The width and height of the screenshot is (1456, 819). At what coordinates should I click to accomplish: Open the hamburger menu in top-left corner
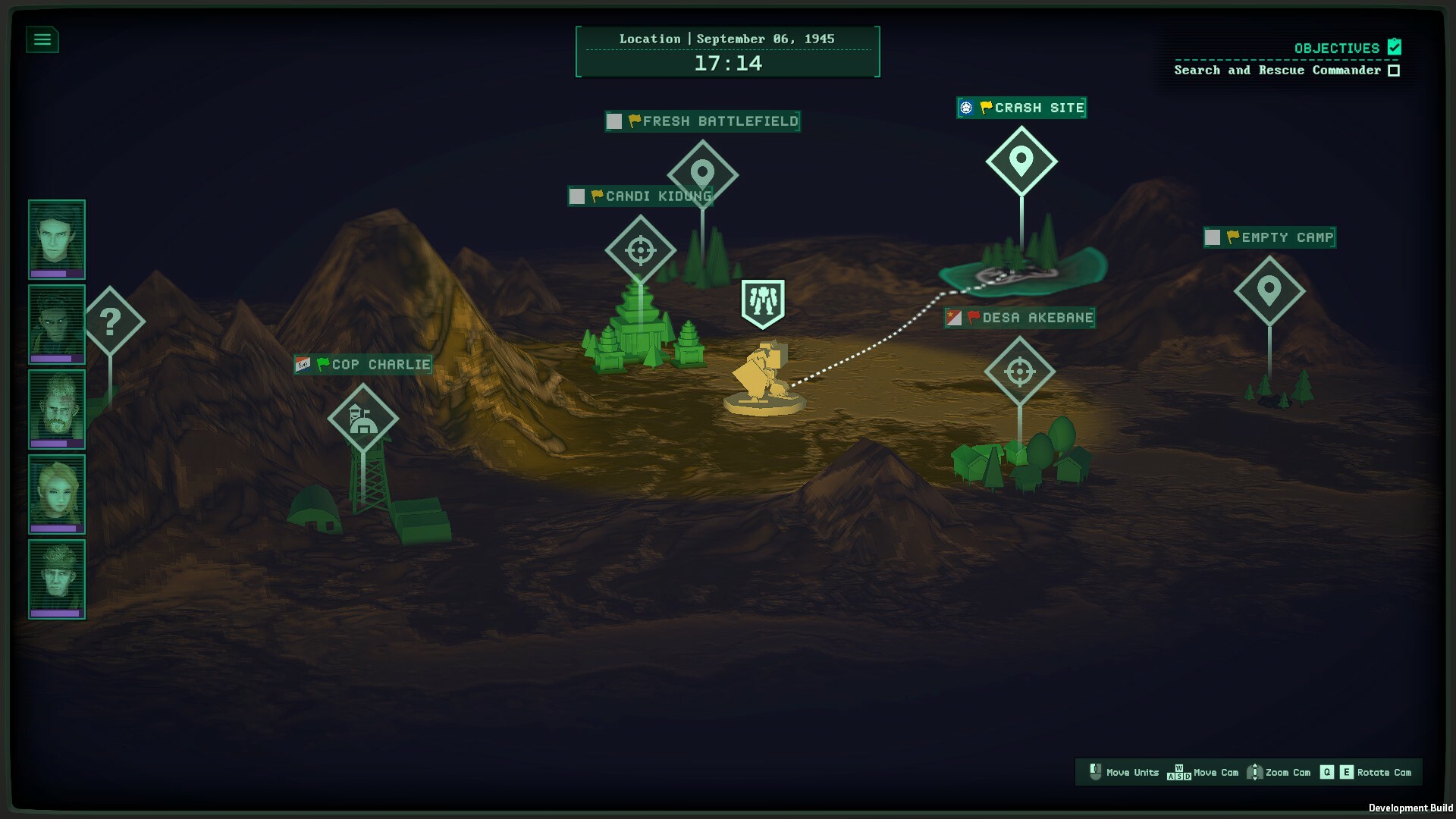(43, 39)
